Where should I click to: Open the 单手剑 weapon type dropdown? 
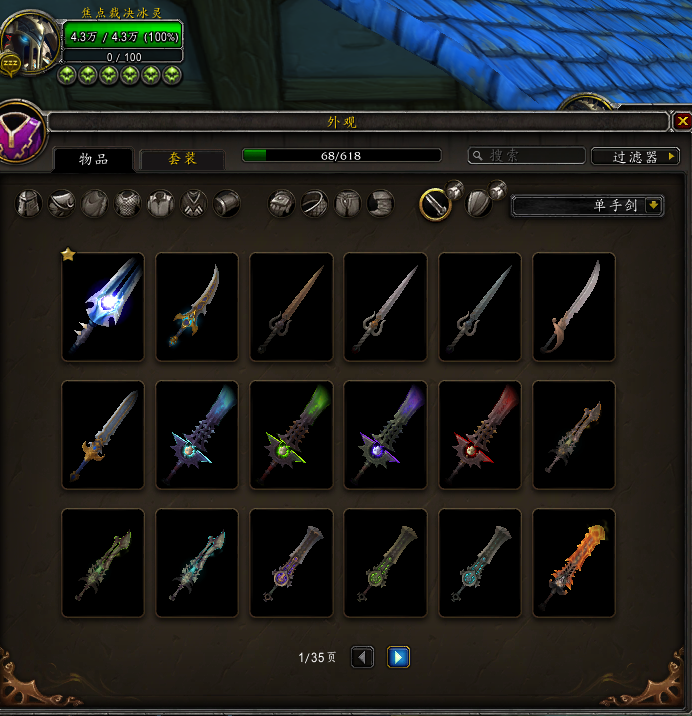tap(588, 205)
